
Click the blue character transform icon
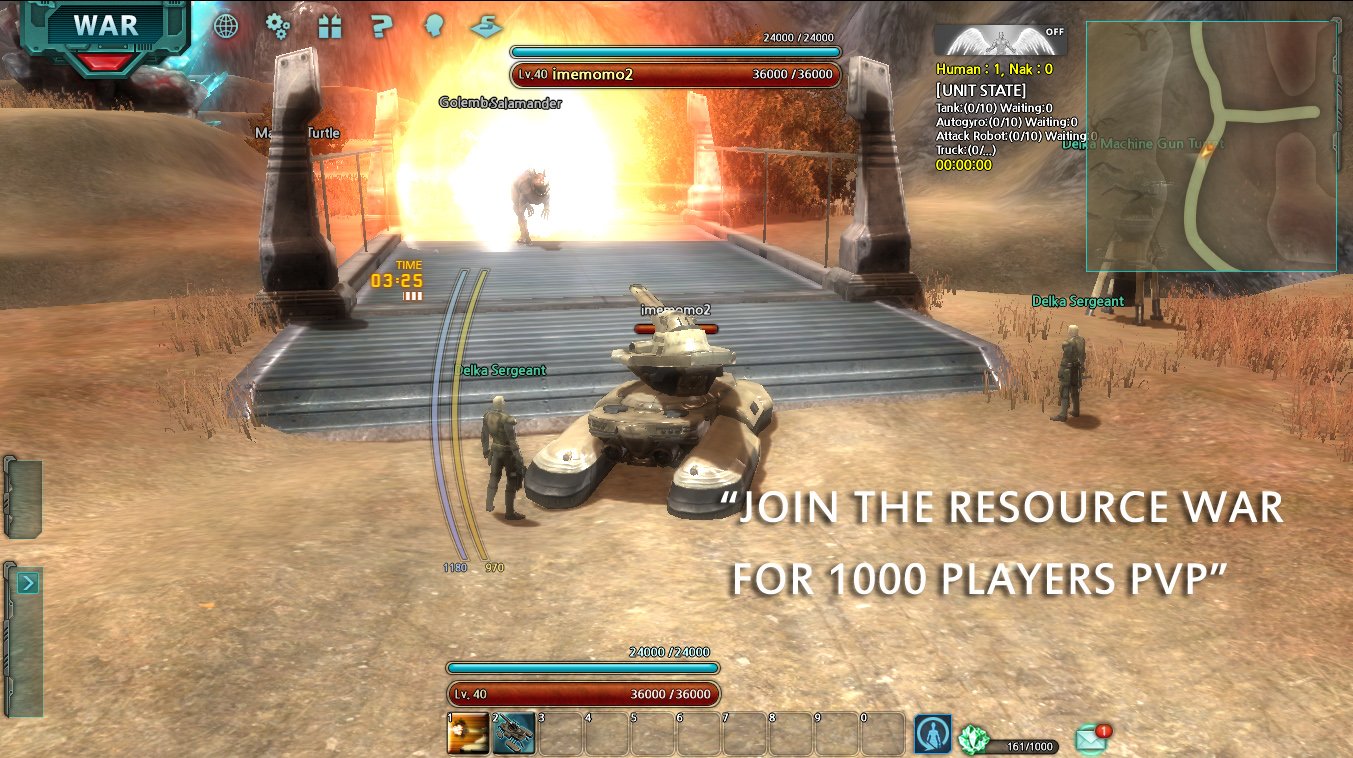(x=935, y=732)
